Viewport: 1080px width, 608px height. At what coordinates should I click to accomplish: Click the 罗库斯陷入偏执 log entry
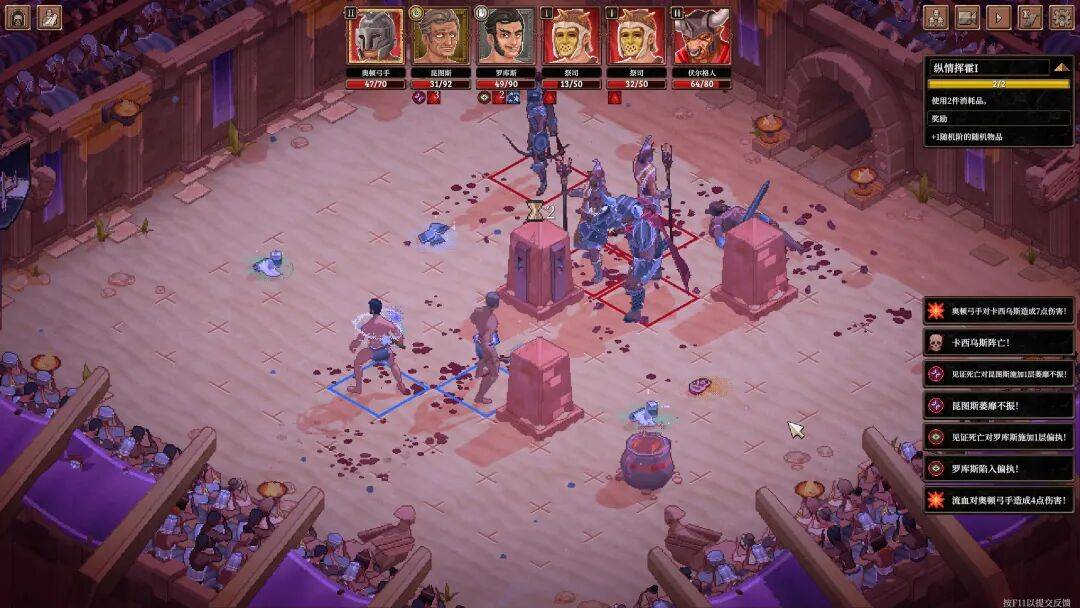point(1000,467)
